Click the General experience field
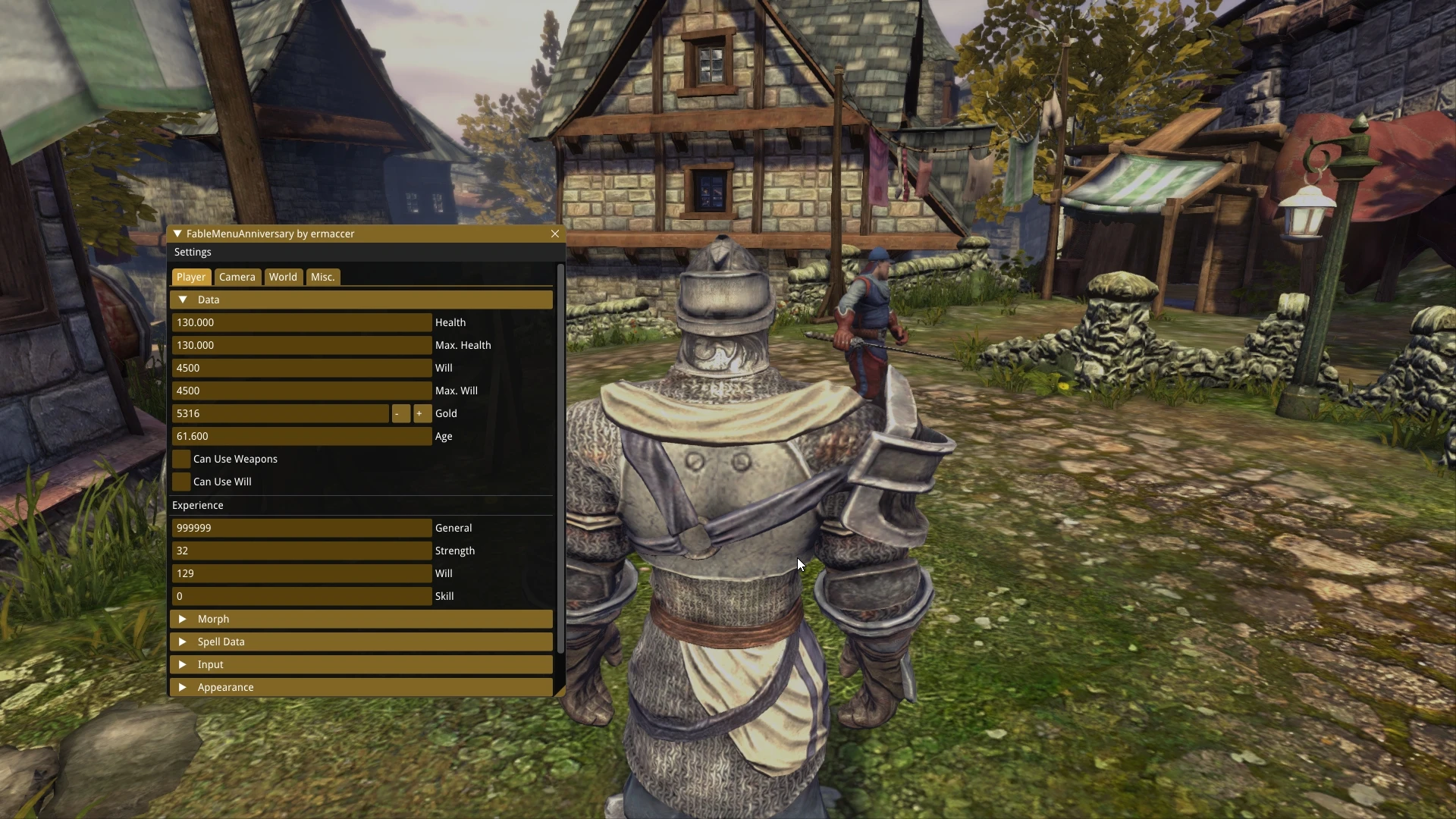The height and width of the screenshot is (819, 1456). point(301,528)
